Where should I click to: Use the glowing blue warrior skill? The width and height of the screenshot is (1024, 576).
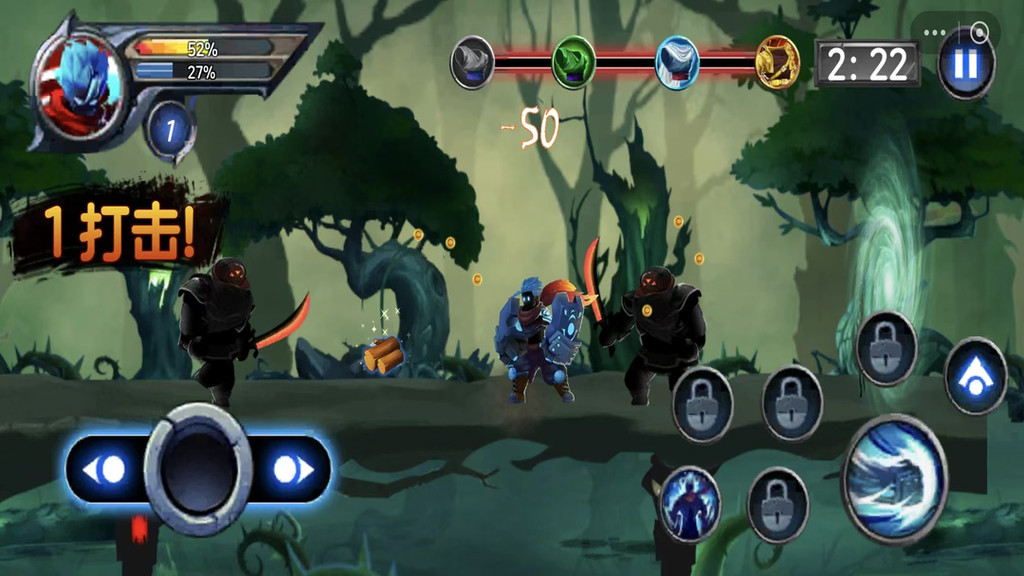pos(690,504)
